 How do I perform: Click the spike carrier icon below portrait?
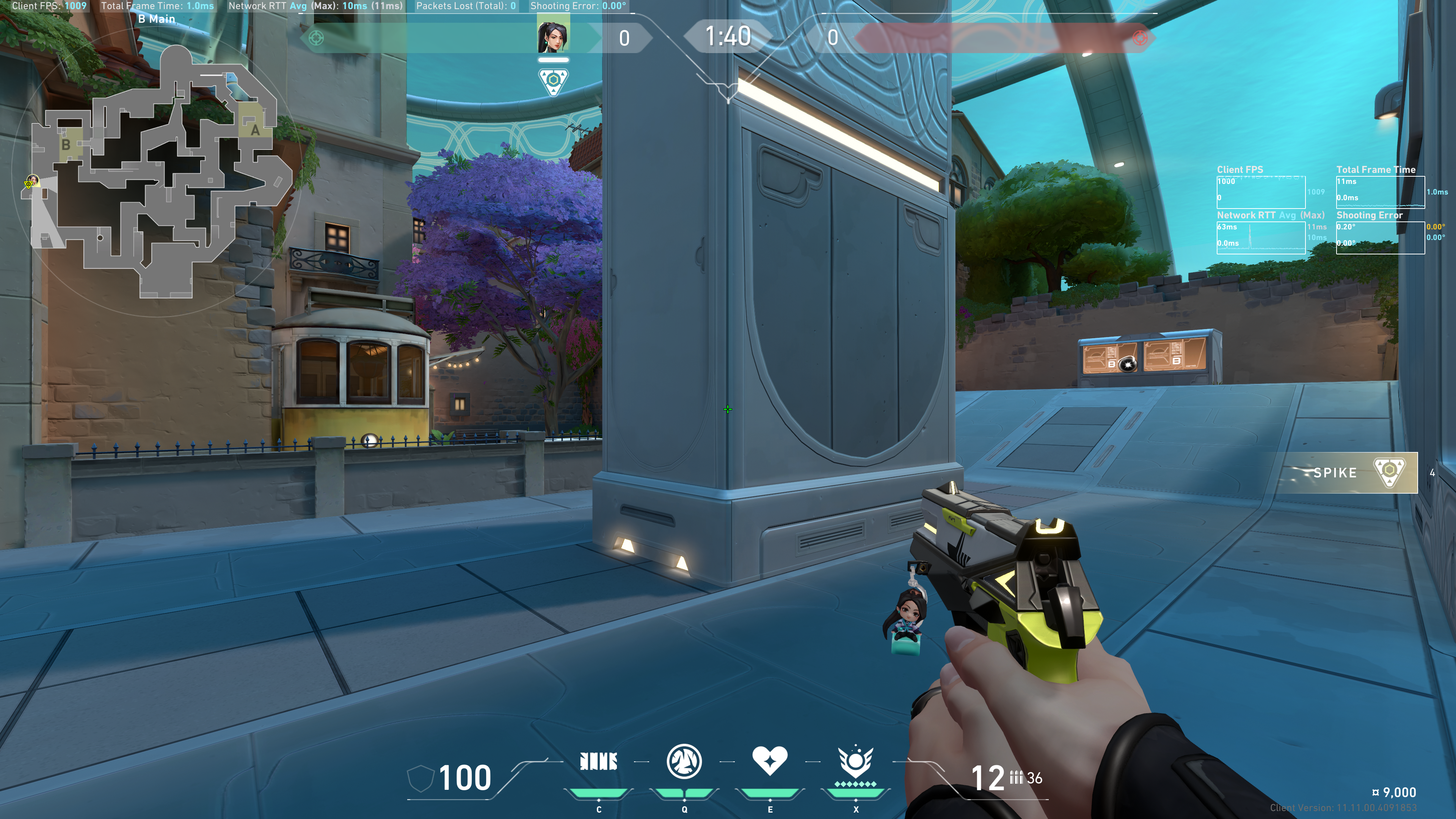(x=553, y=82)
